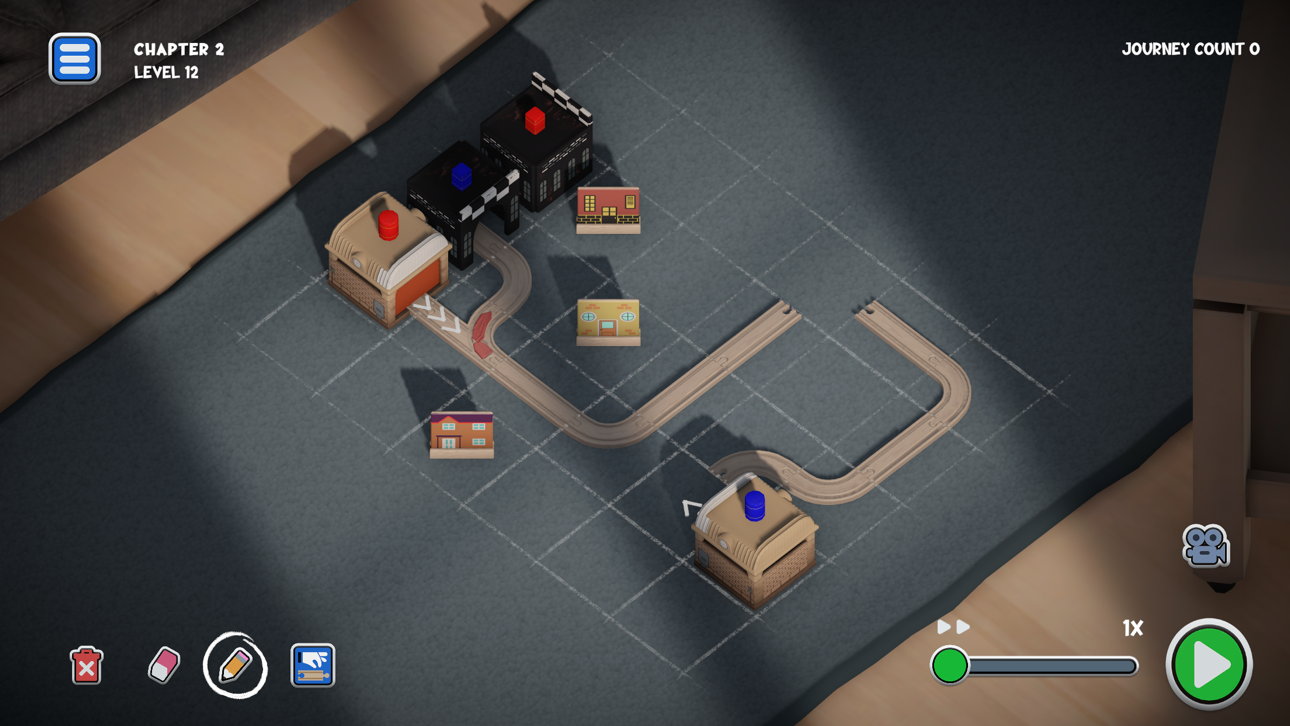Click the yellow house building
Image resolution: width=1290 pixels, height=726 pixels.
608,320
